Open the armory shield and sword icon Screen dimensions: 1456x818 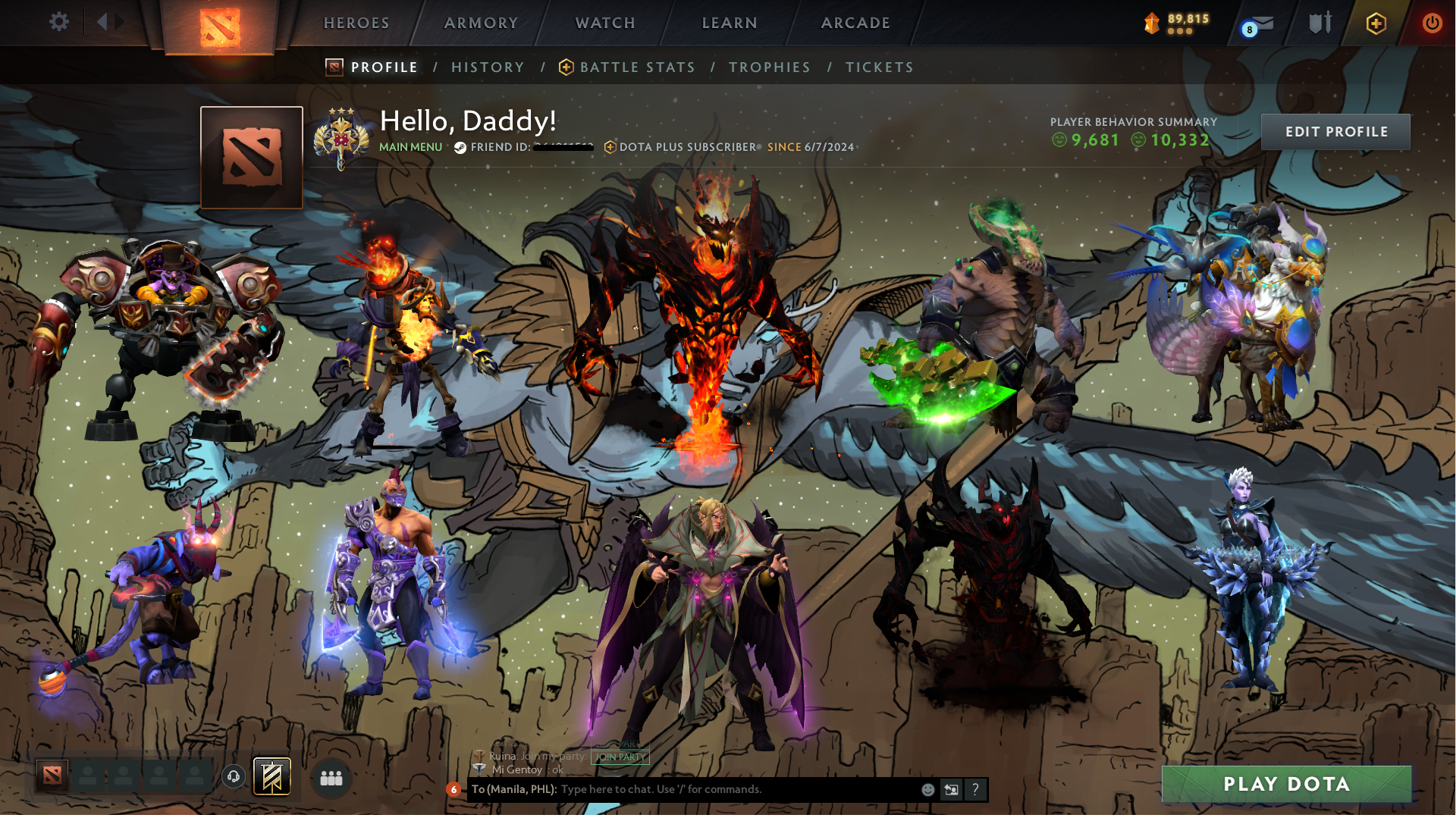coord(1319,23)
